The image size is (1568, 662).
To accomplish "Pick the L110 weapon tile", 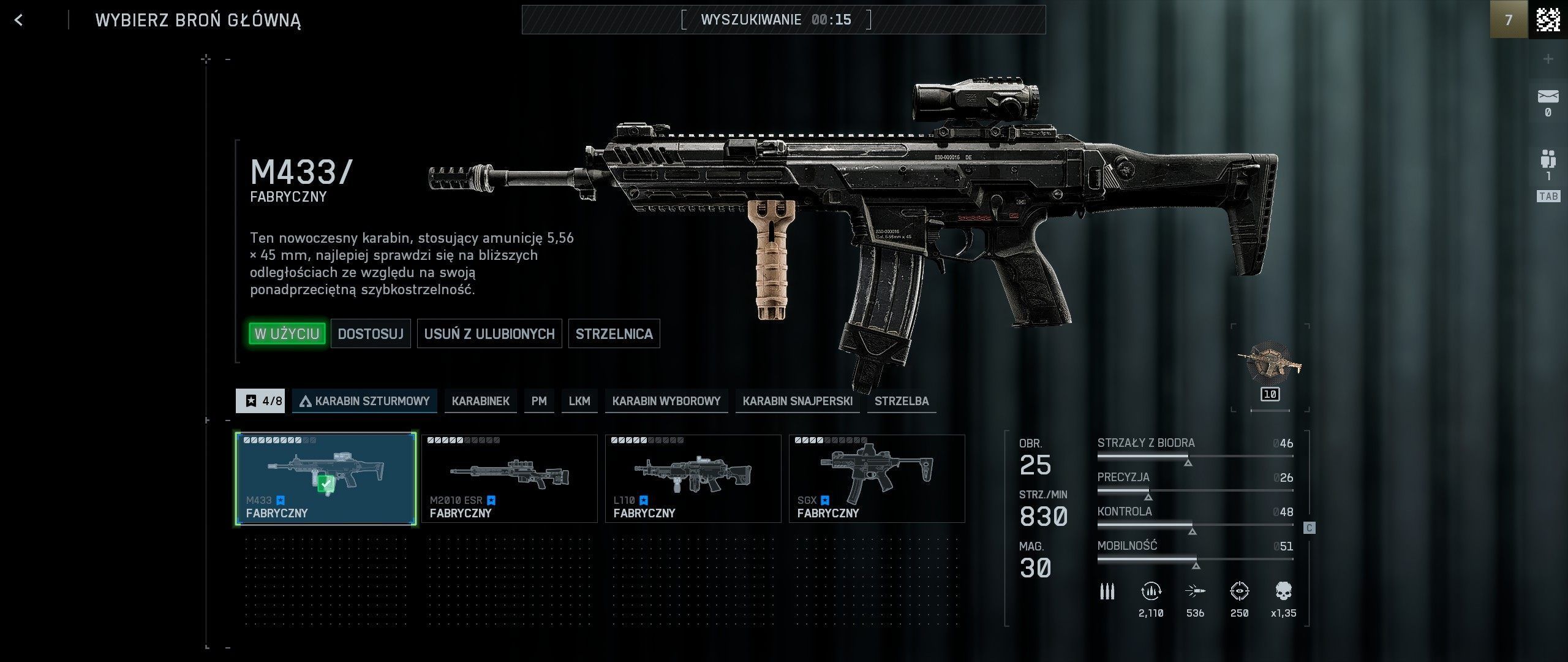I will pos(693,479).
